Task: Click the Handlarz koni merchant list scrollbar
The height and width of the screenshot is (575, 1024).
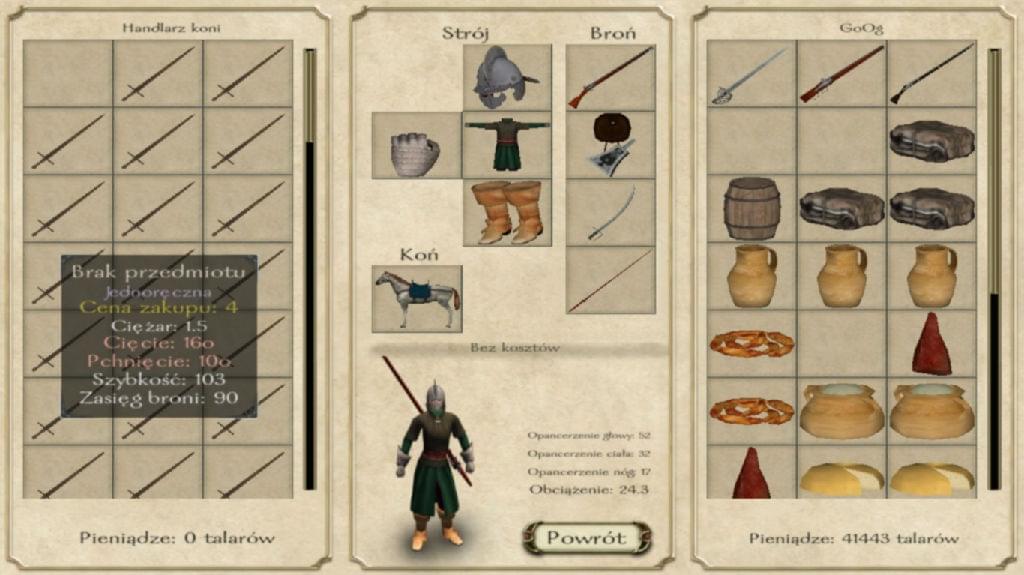Action: 310,270
